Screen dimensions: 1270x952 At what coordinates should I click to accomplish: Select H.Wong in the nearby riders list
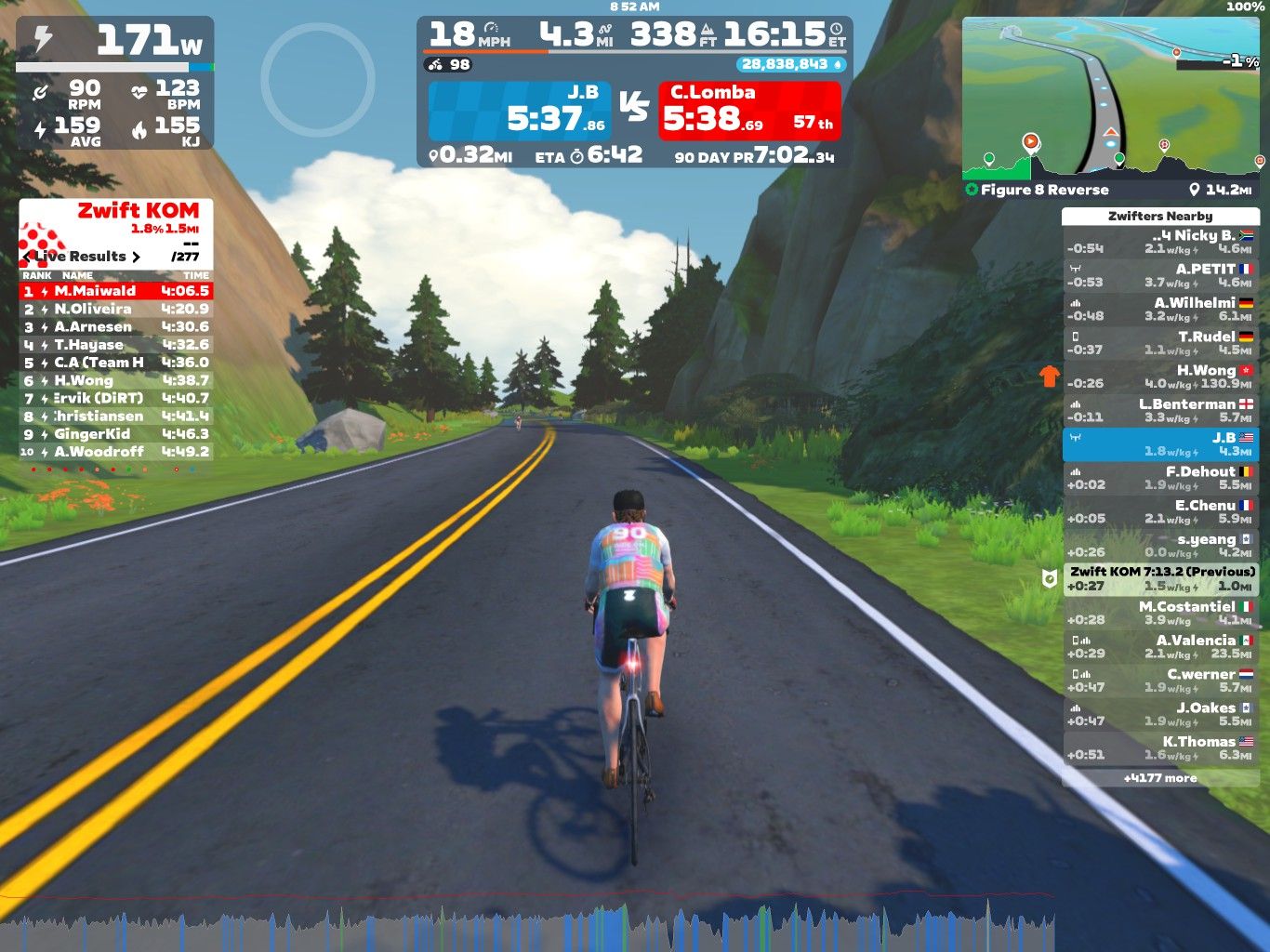pos(1160,377)
